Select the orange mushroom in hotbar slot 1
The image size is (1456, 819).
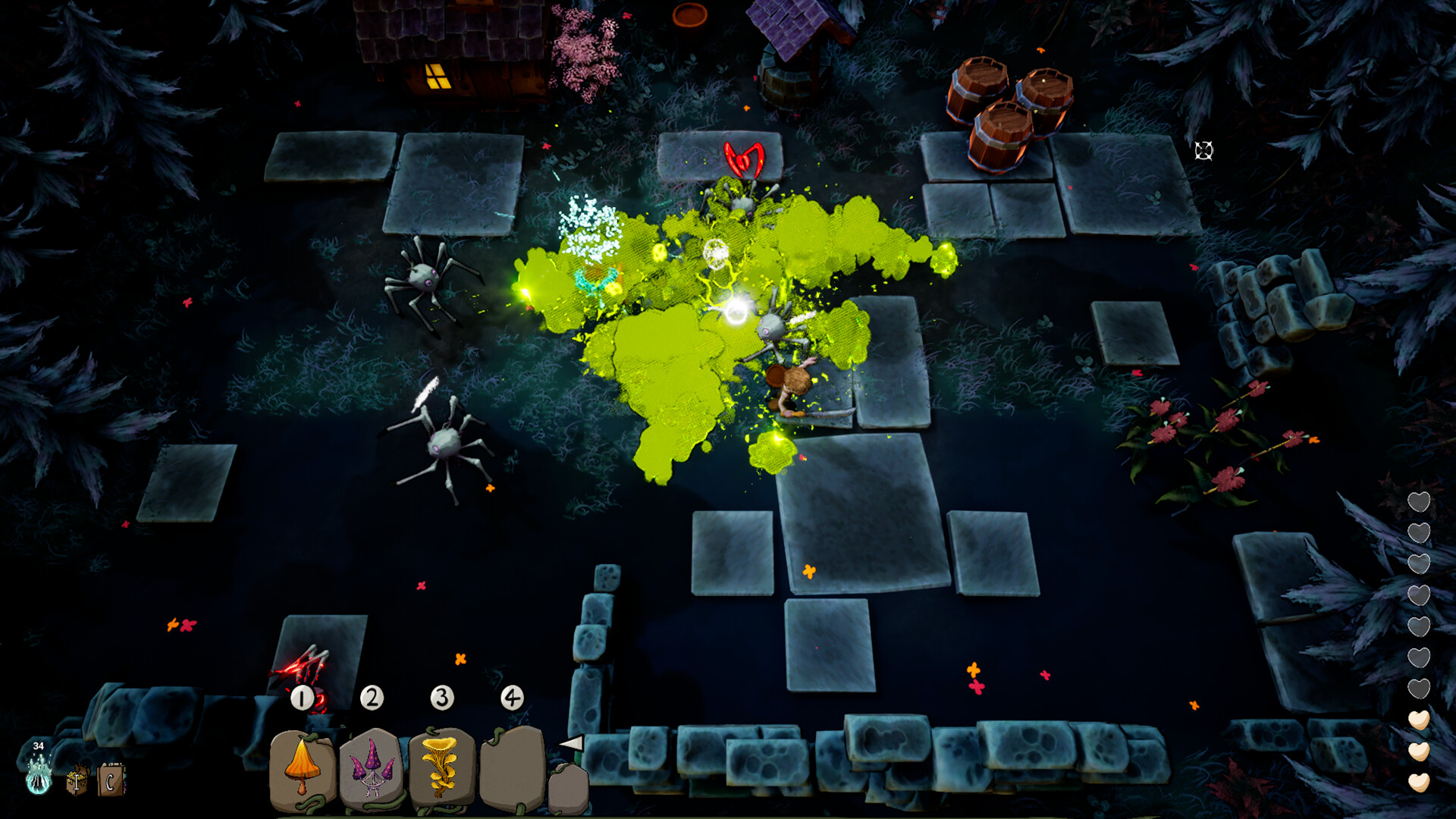pos(302,766)
